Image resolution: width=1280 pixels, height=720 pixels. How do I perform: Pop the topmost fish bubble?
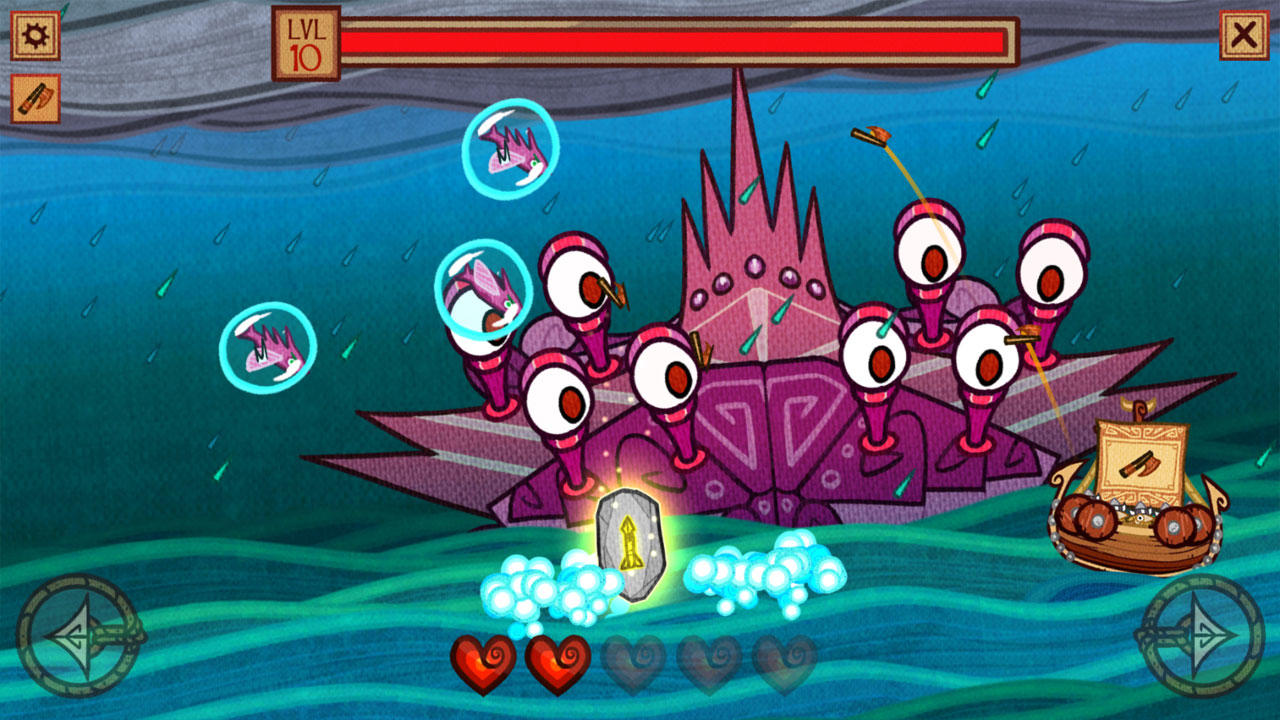tap(512, 148)
